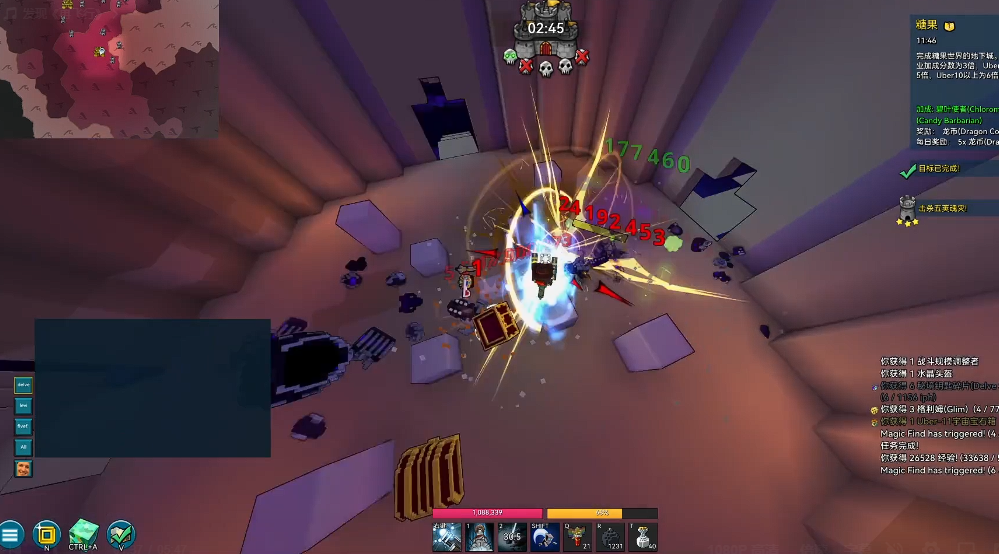Open the minimap
999x554 pixels.
point(109,69)
